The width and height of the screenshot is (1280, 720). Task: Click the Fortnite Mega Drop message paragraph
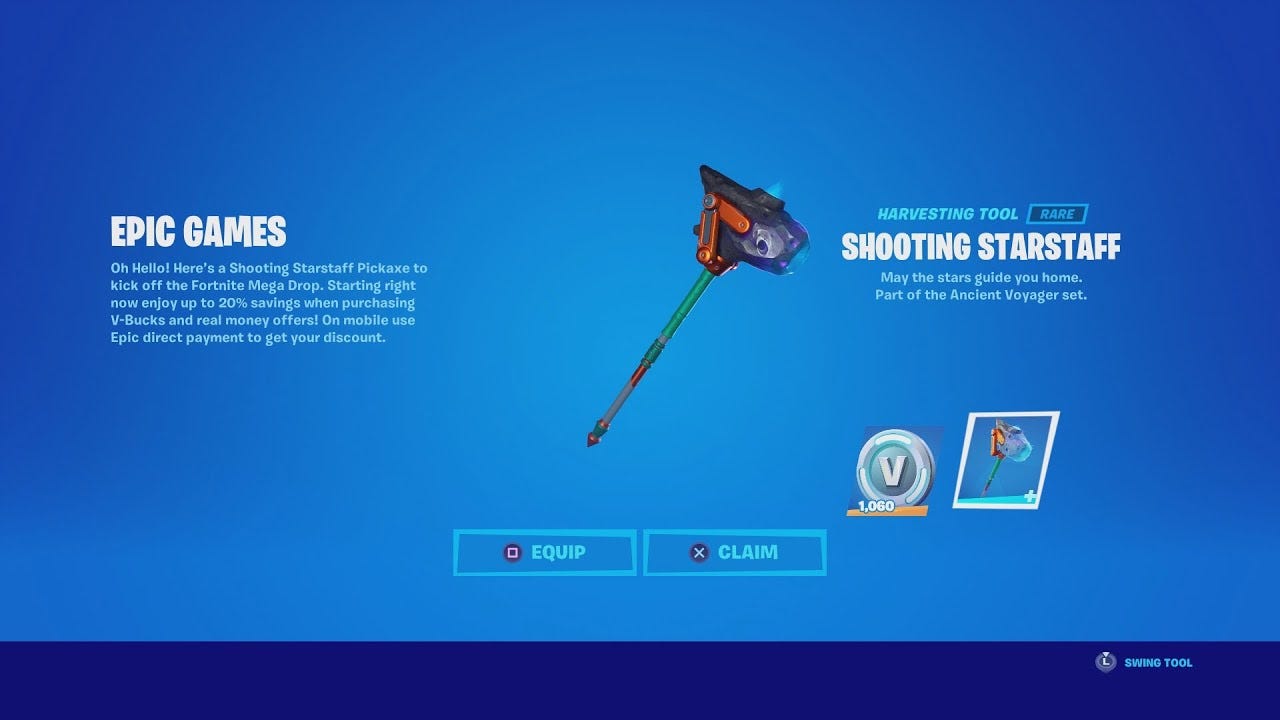(268, 302)
